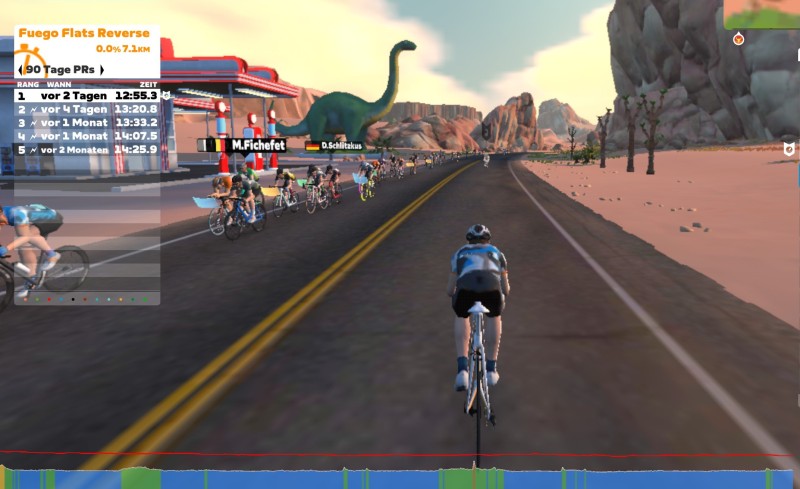
Task: Click the Fuego Flats Reverse segment title
Action: [84, 33]
